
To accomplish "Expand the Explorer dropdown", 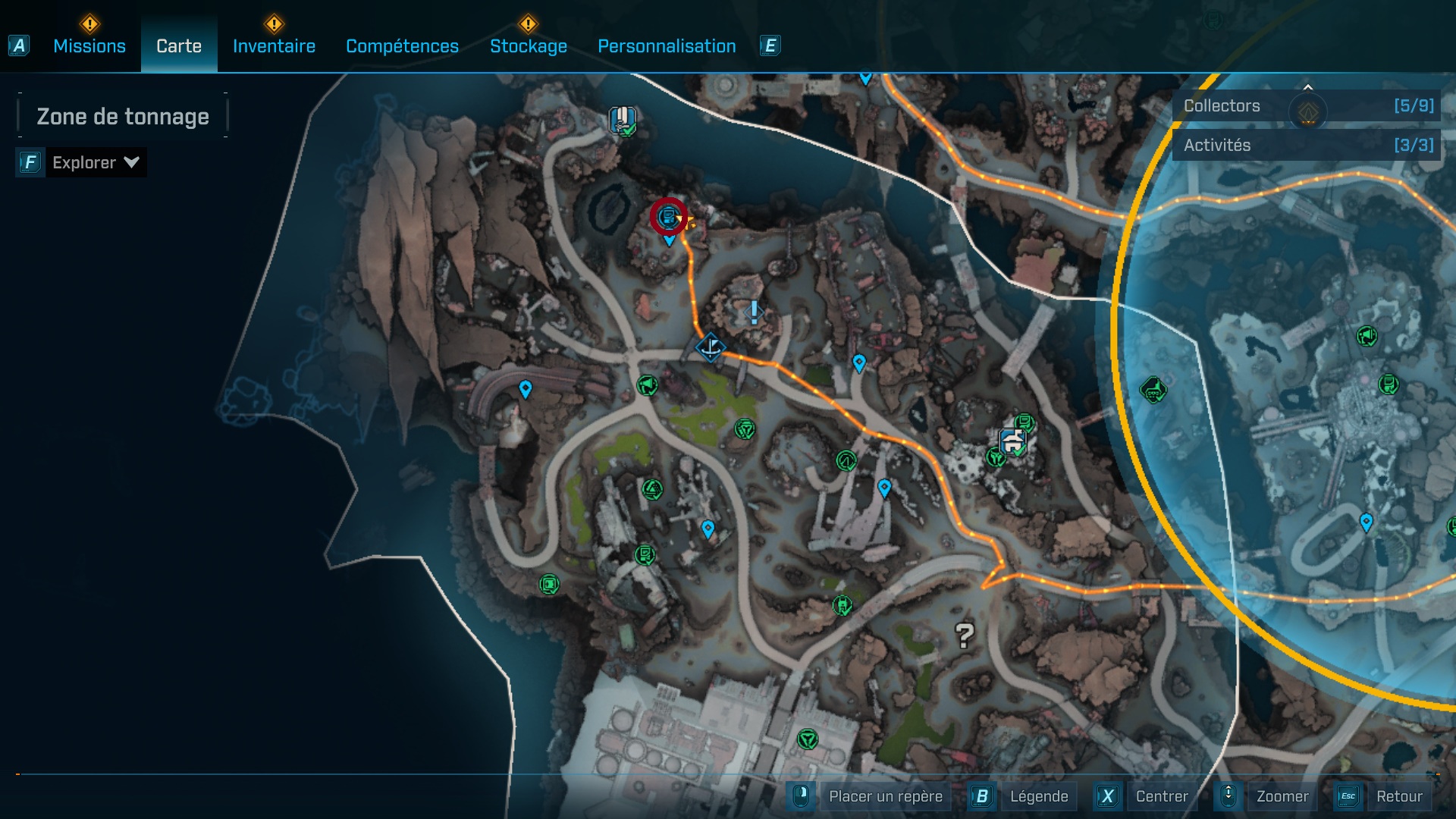I will [95, 162].
